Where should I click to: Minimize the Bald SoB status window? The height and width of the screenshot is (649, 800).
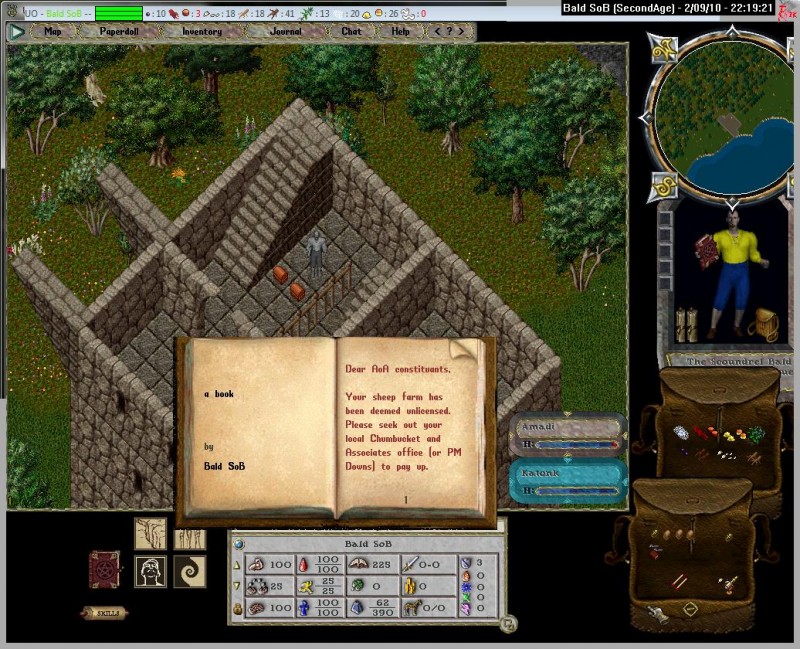(508, 624)
